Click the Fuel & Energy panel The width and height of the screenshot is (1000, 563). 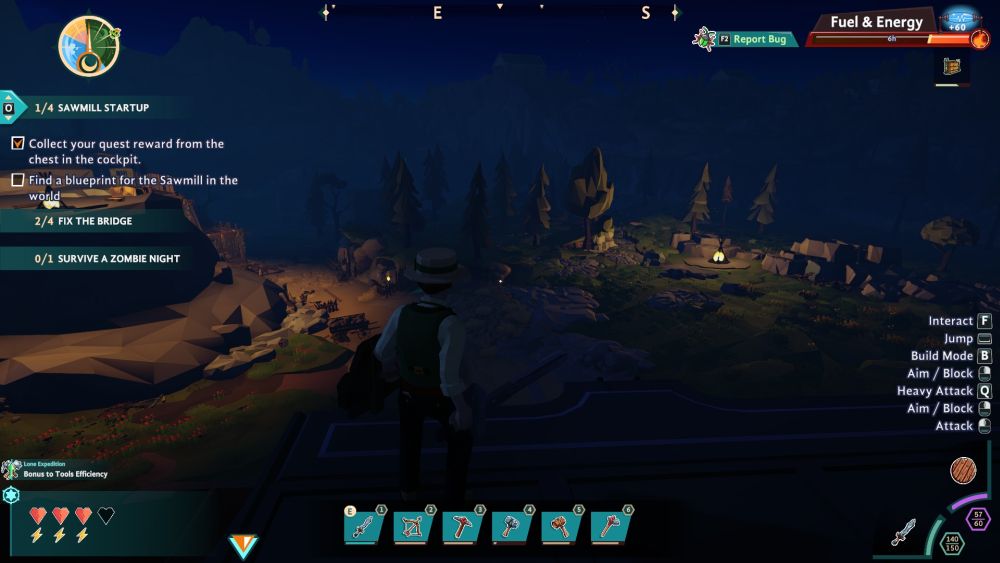[876, 23]
